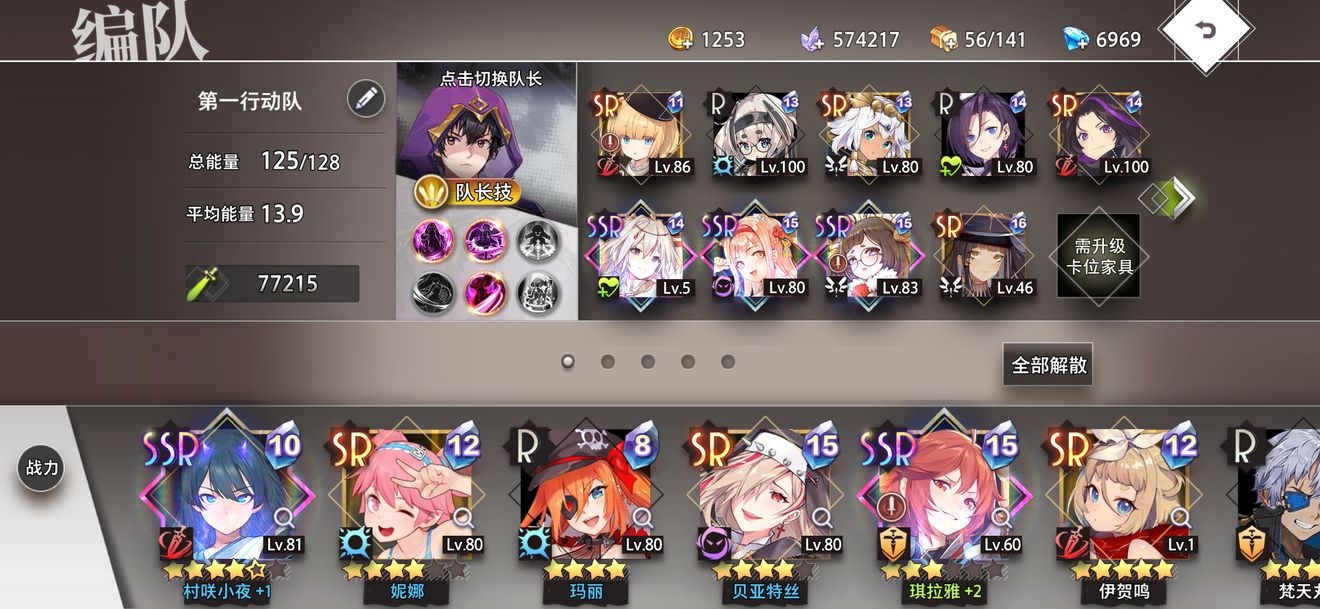Add more blue diamonds currency
This screenshot has width=1320, height=609.
(1075, 39)
